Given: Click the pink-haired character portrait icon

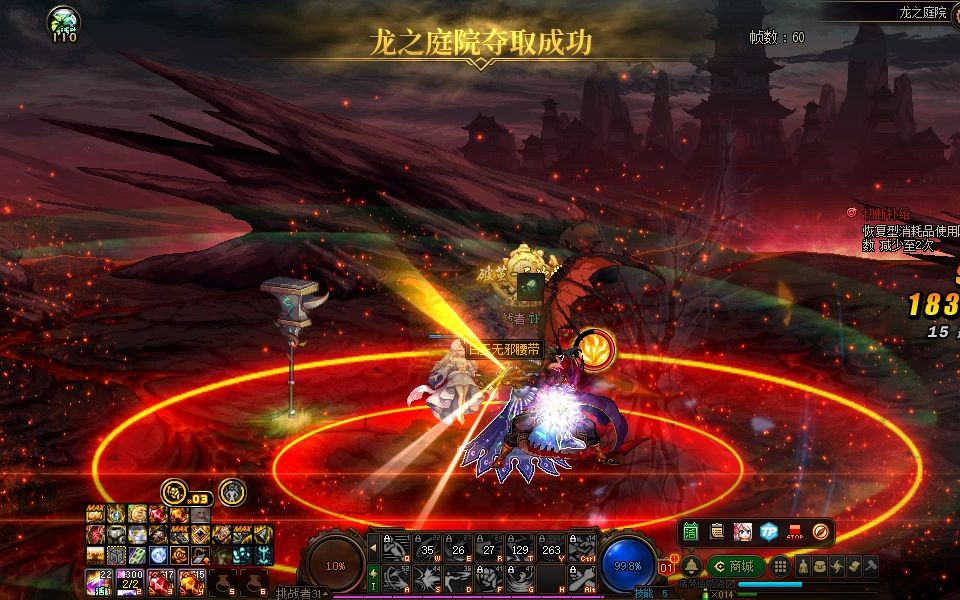Looking at the screenshot, I should (742, 532).
